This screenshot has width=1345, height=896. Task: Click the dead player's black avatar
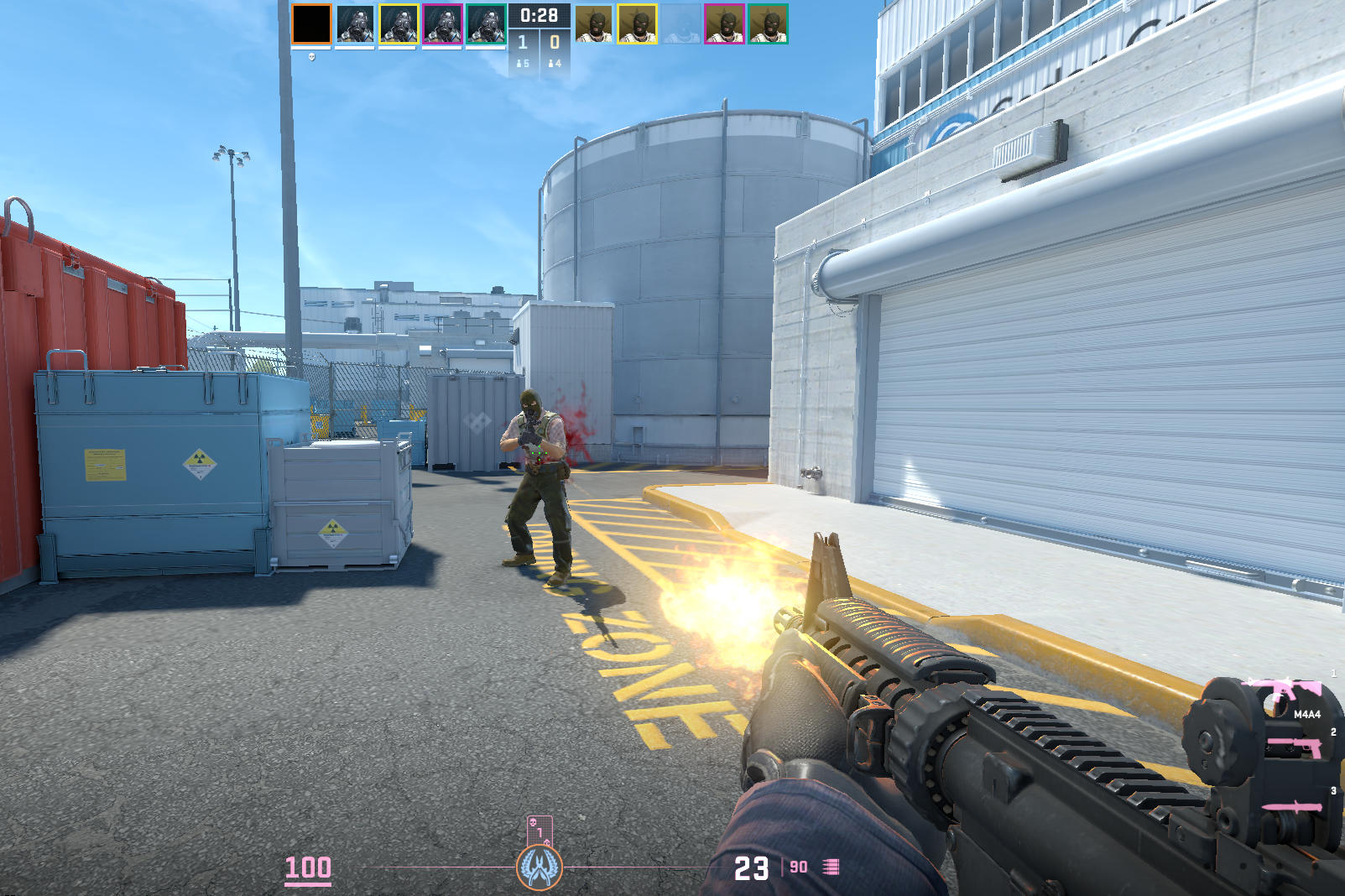pyautogui.click(x=311, y=23)
